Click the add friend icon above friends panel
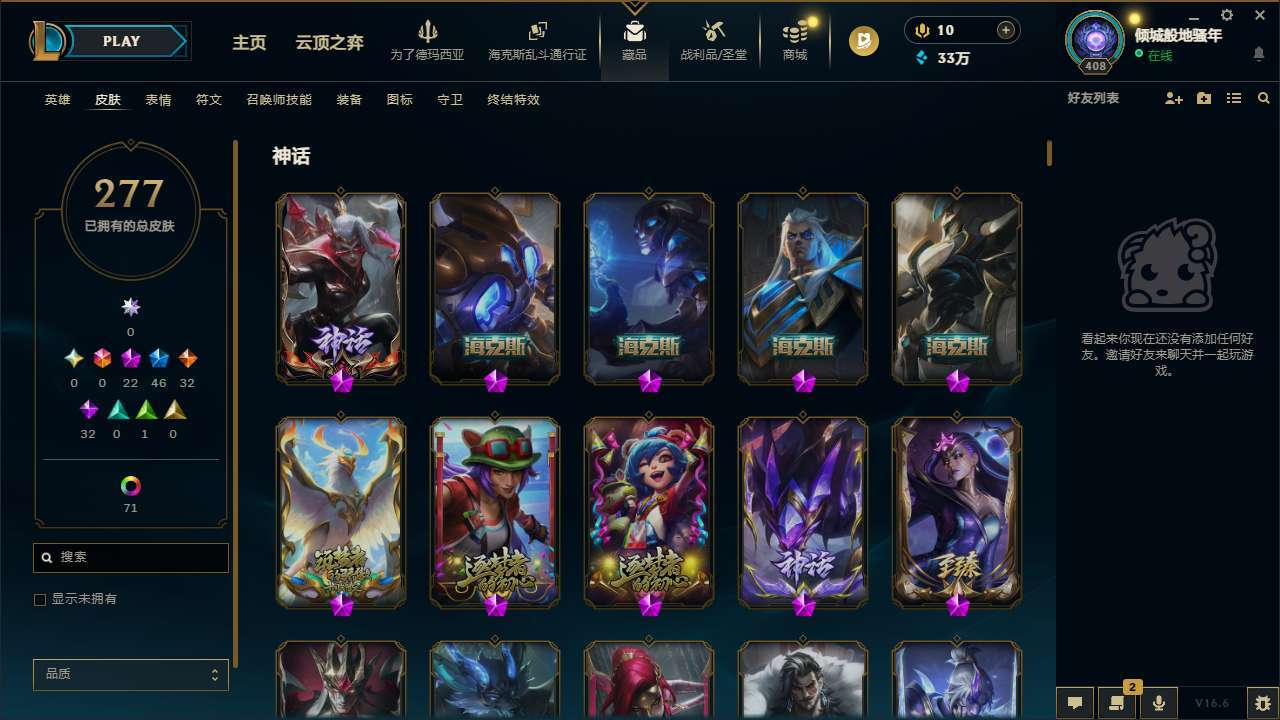Viewport: 1280px width, 720px height. point(1173,99)
